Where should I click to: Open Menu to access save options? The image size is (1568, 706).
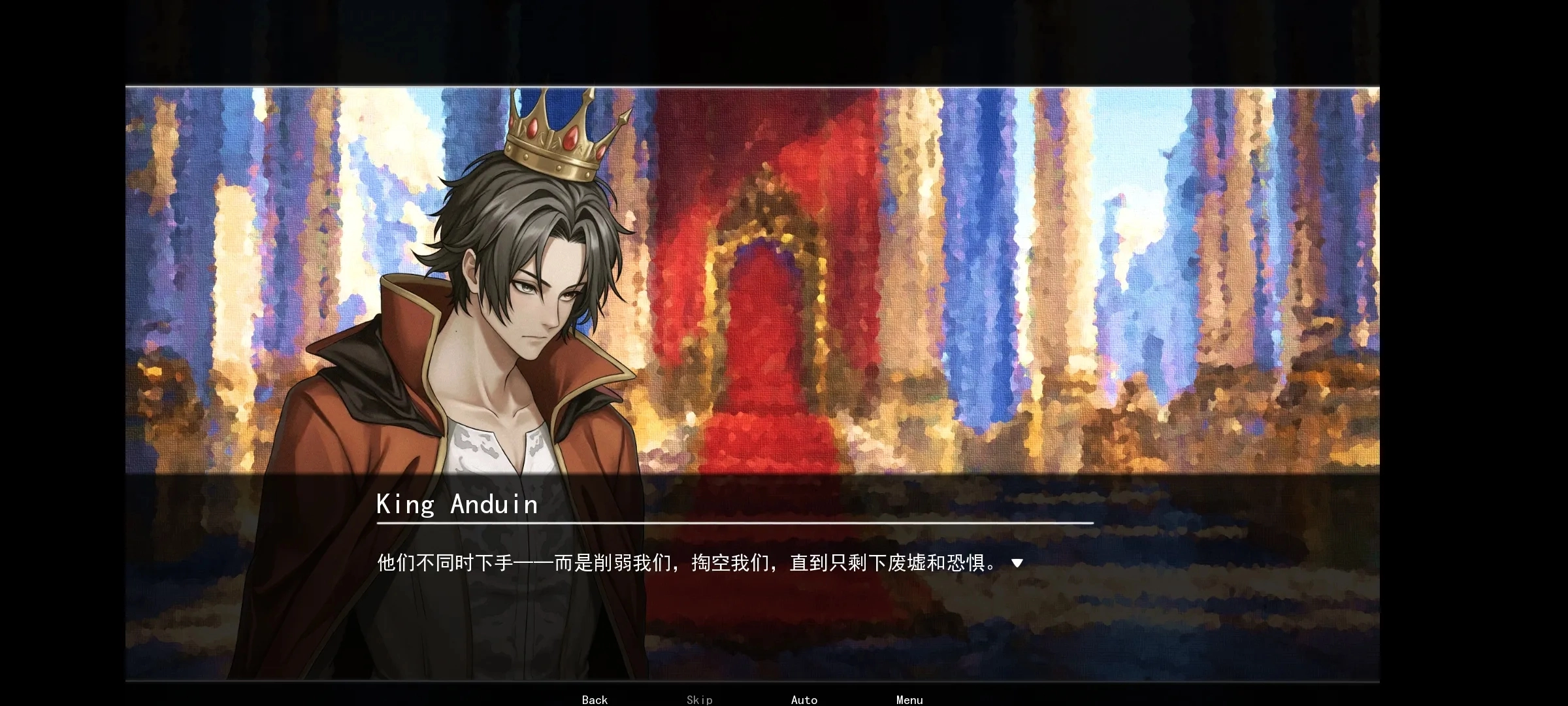coord(909,699)
